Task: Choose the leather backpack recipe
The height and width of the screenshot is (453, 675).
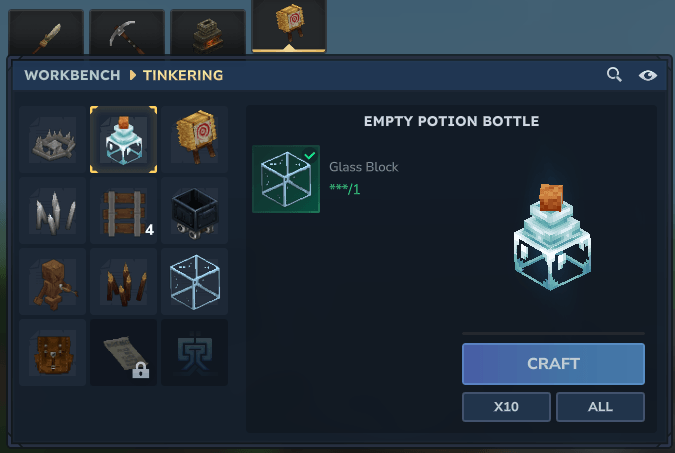Action: click(x=52, y=352)
